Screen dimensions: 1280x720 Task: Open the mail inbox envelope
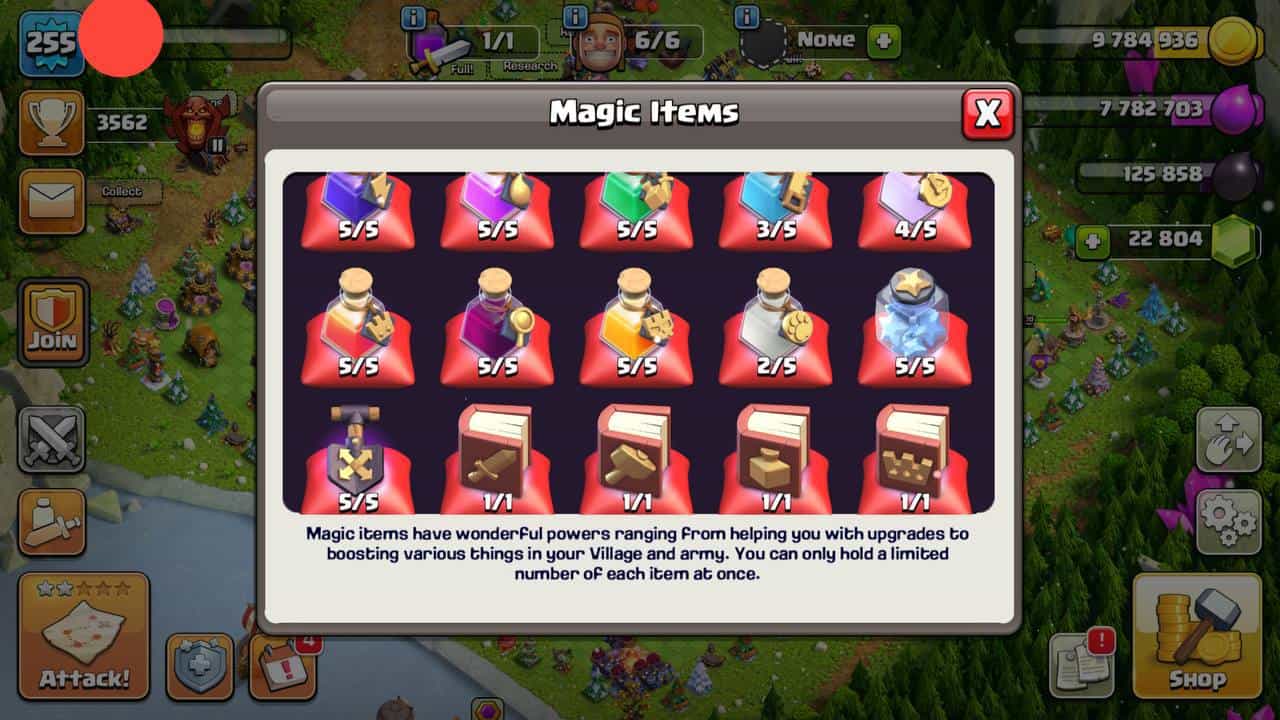click(52, 201)
